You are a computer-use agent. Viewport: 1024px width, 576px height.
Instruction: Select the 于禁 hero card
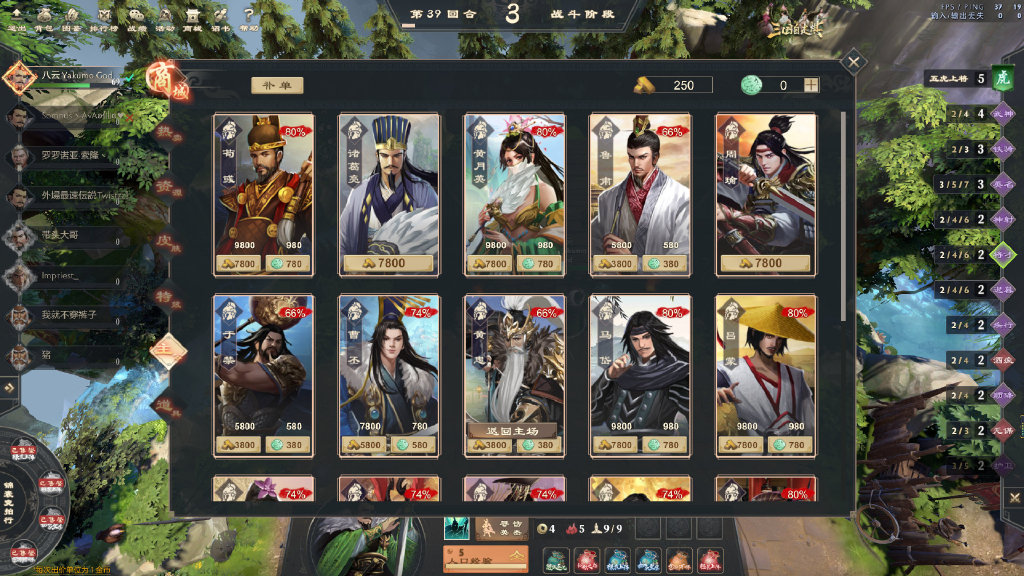pyautogui.click(x=263, y=365)
